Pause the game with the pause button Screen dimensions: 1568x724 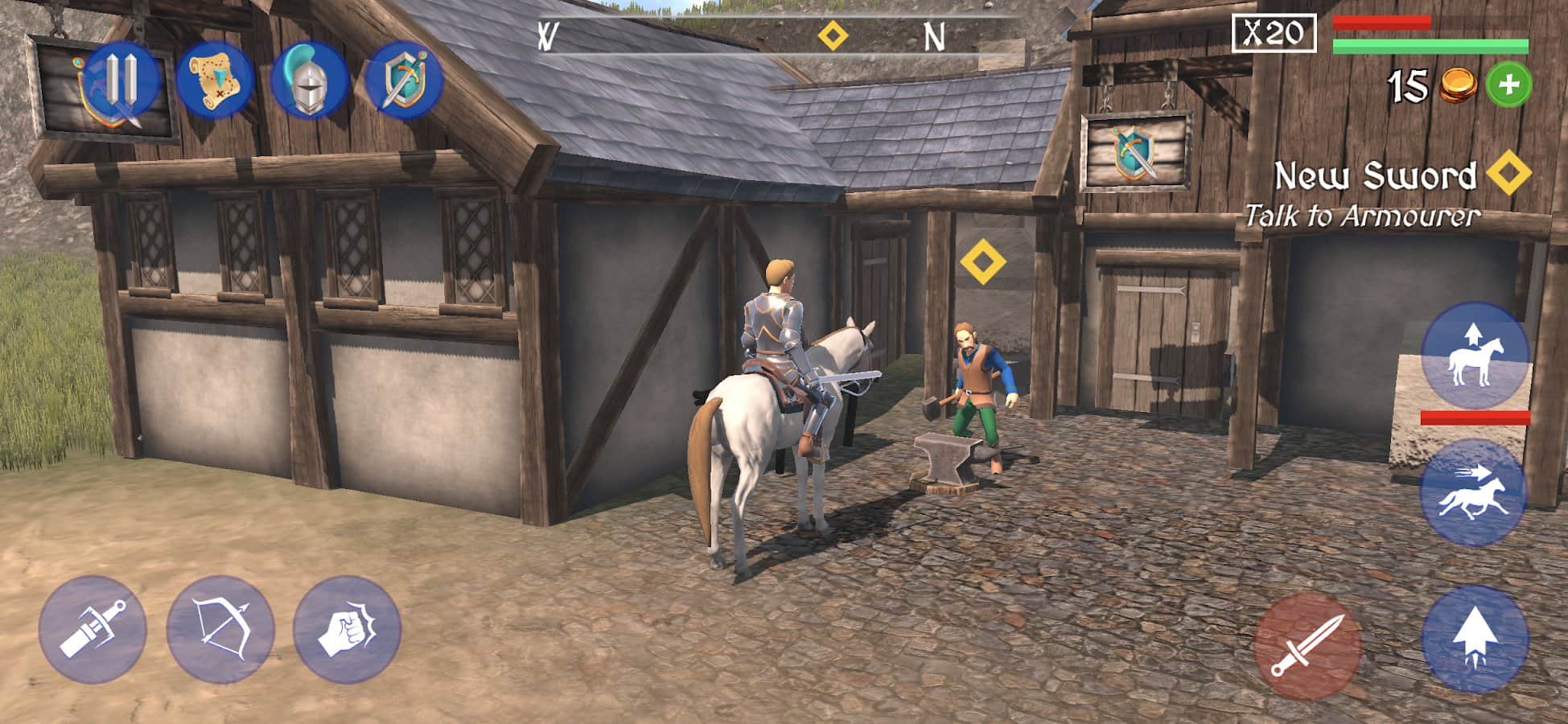point(122,80)
